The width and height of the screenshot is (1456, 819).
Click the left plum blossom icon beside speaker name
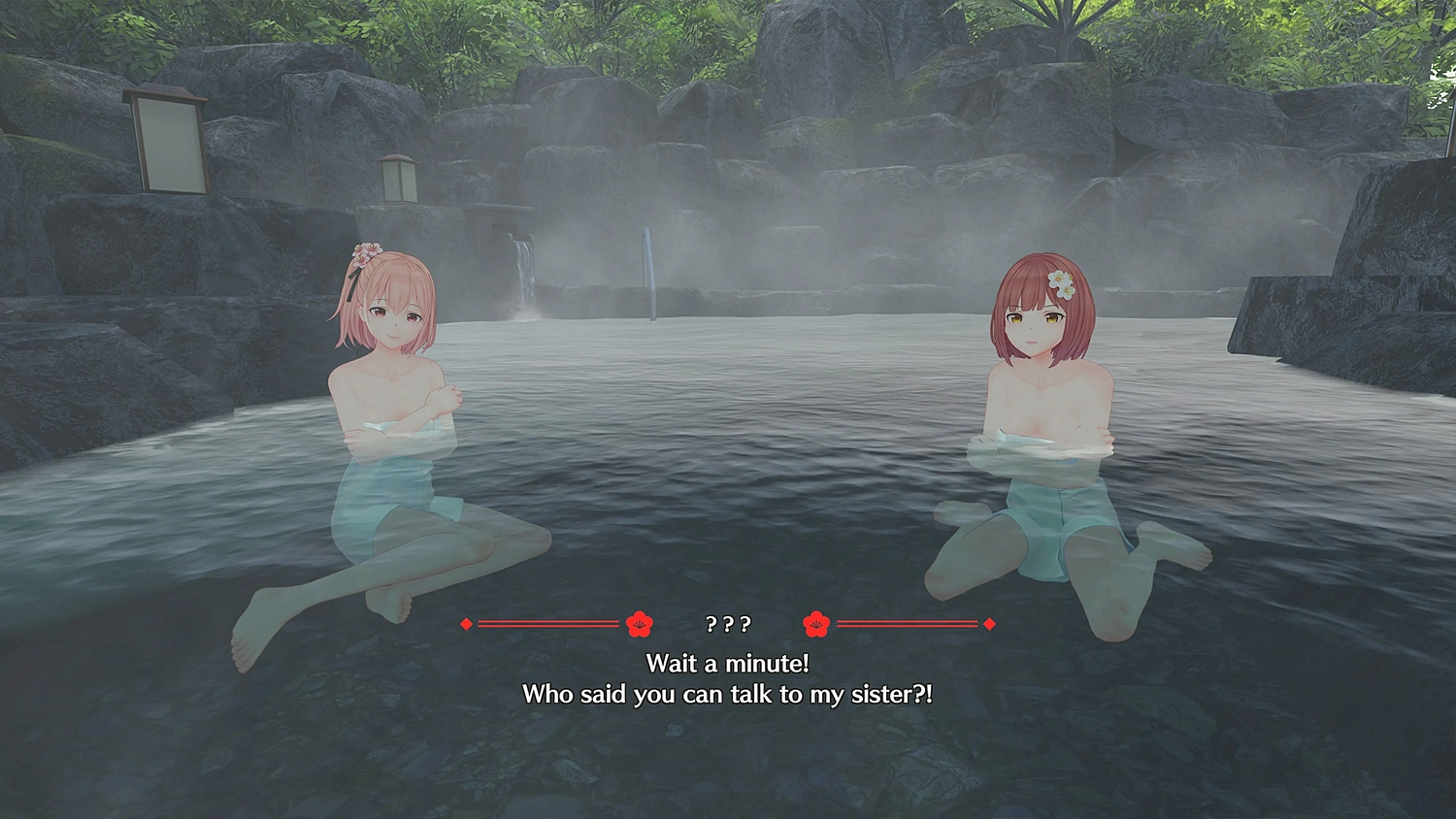[x=638, y=624]
